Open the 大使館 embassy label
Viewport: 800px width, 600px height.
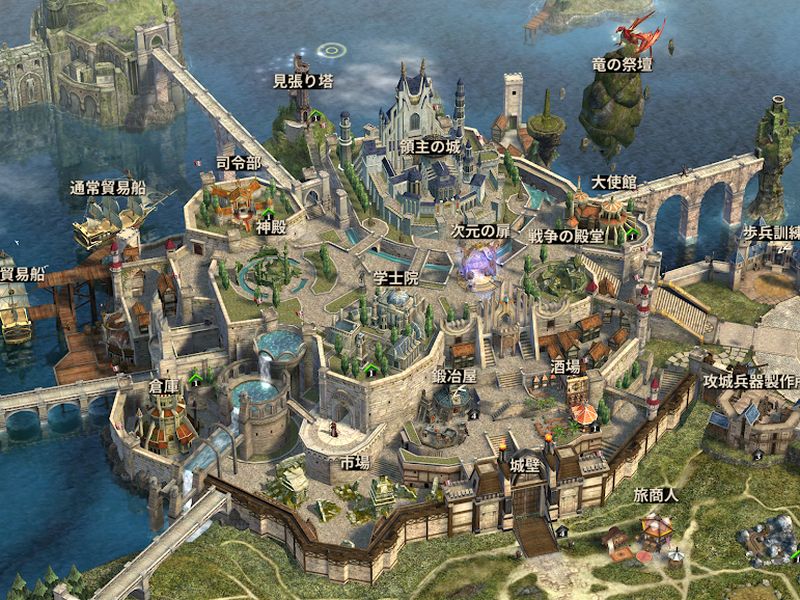coord(614,182)
